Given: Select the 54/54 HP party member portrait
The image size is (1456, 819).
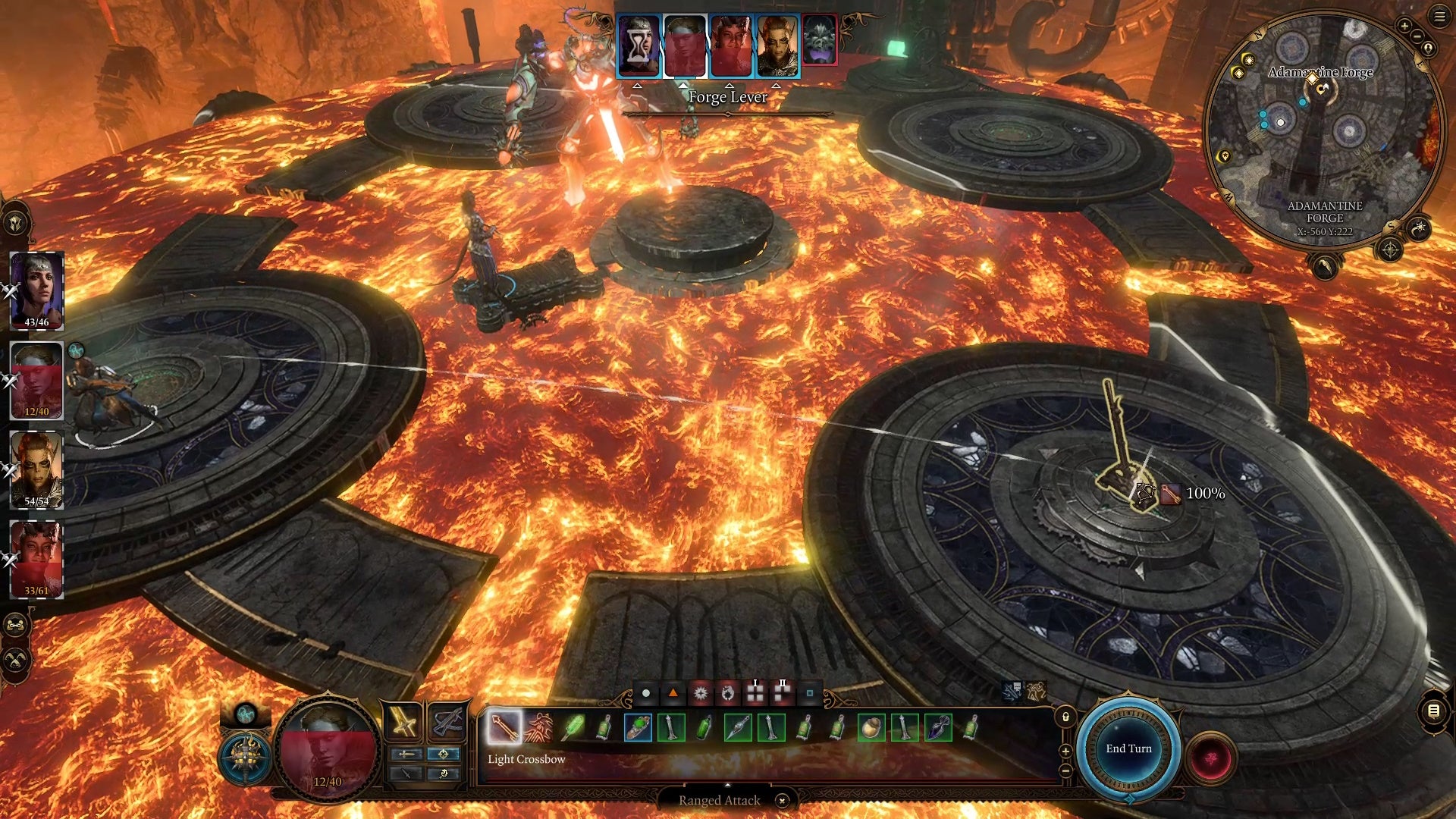Looking at the screenshot, I should tap(36, 468).
